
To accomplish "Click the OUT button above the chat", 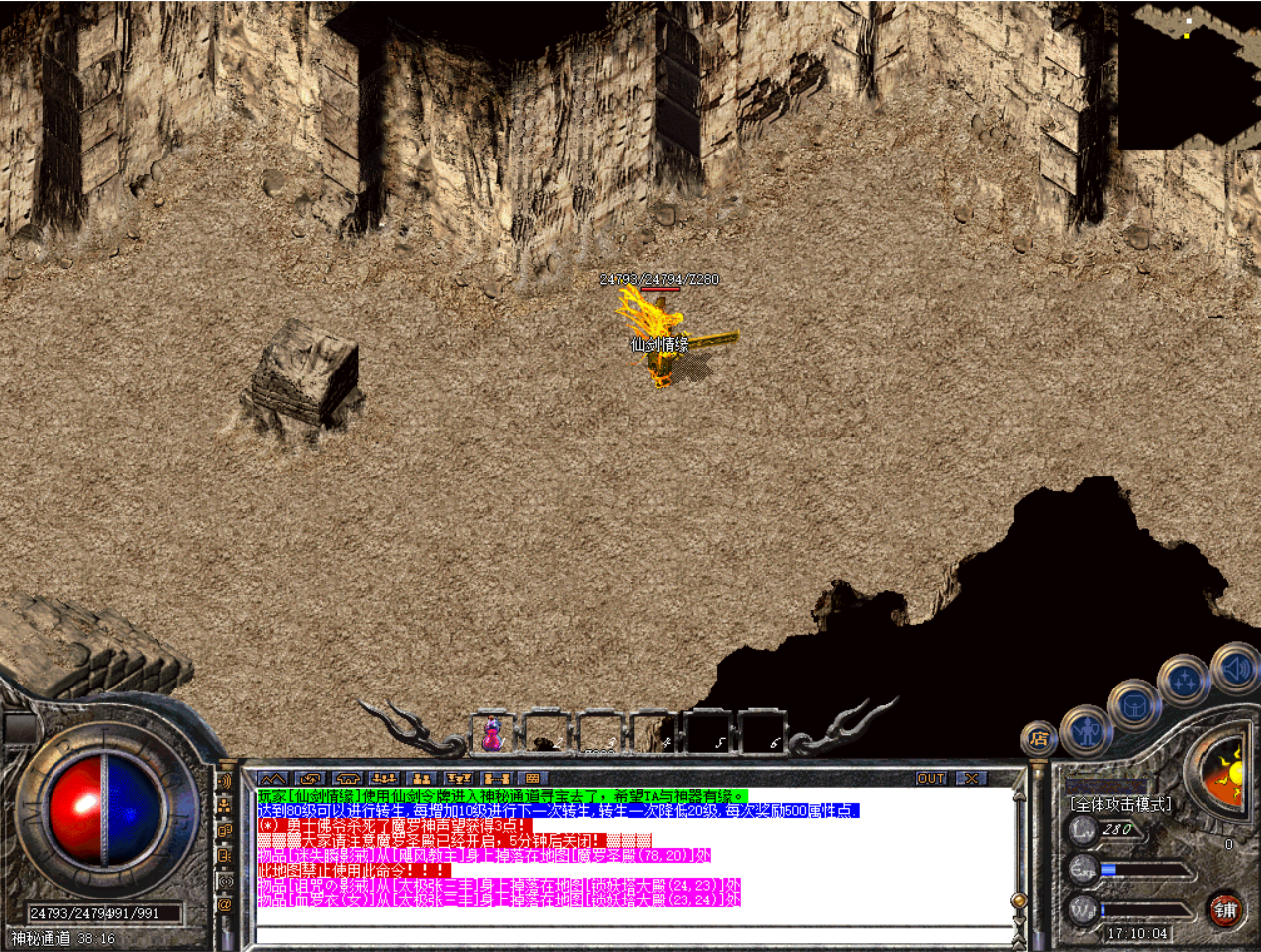I will click(x=931, y=779).
